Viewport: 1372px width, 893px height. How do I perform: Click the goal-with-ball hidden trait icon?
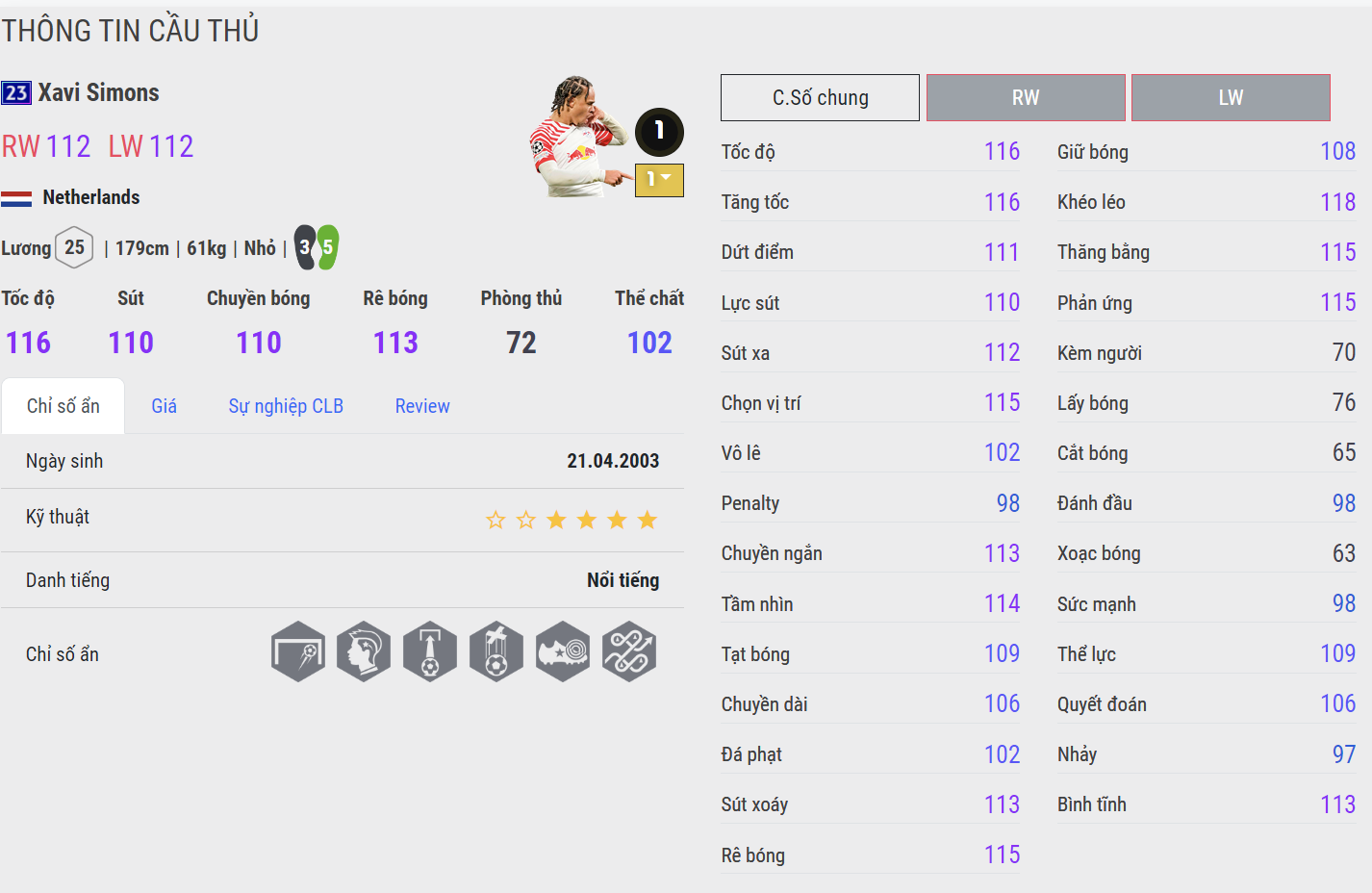tap(298, 651)
